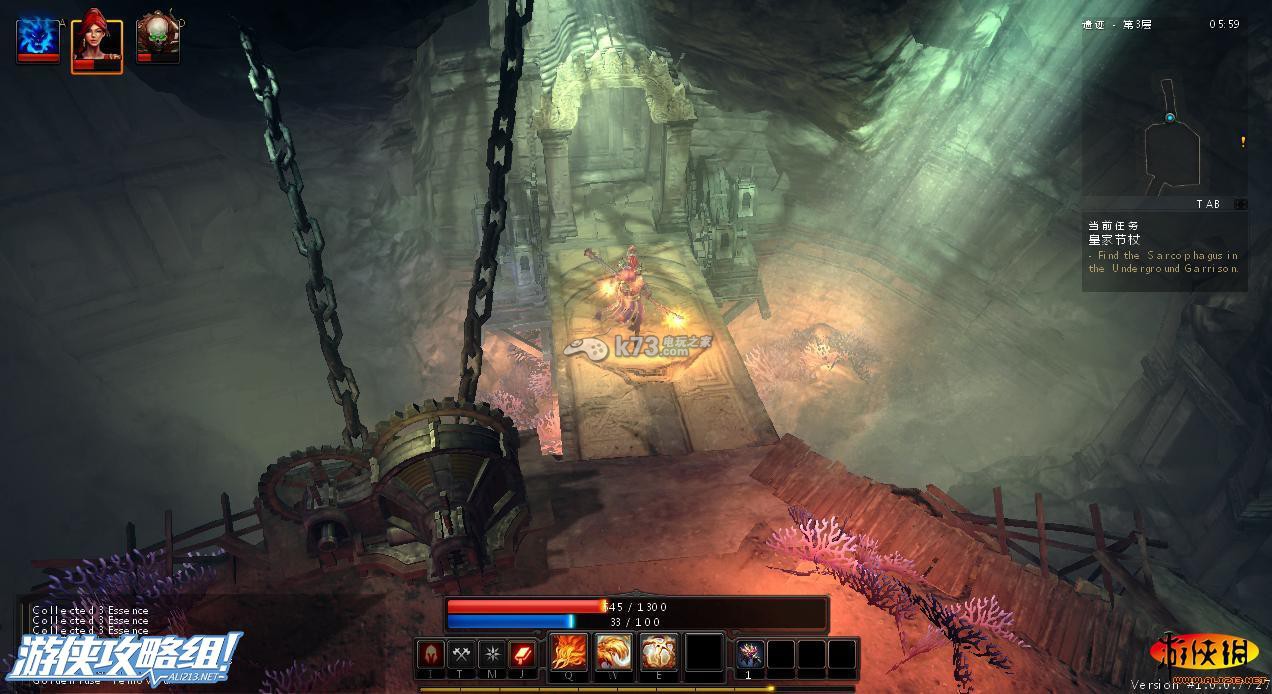Viewport: 1272px width, 694px height.
Task: Click the Collected Essence message log
Action: tap(90, 620)
